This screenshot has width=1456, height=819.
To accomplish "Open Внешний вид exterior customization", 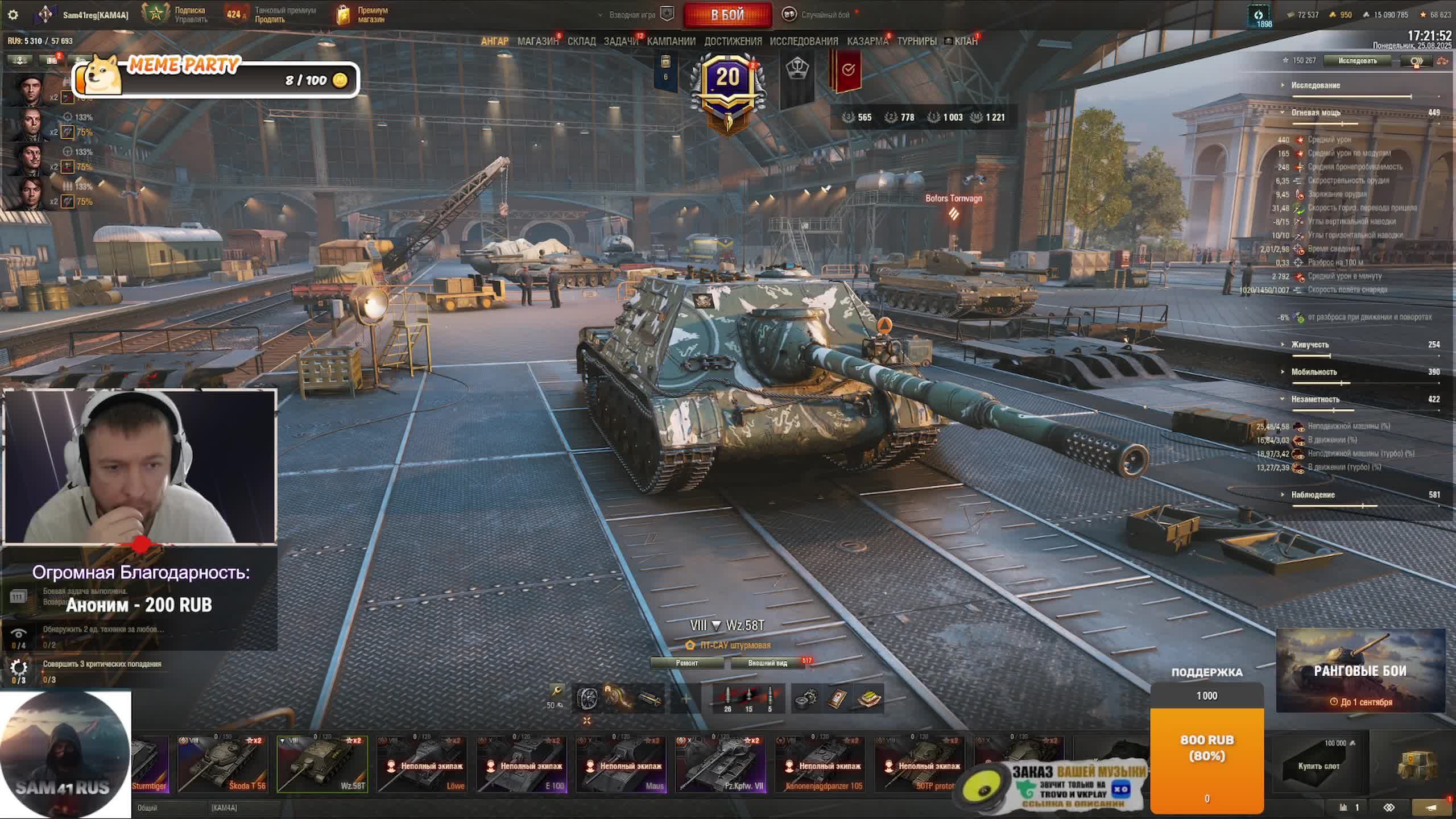I will tap(767, 663).
